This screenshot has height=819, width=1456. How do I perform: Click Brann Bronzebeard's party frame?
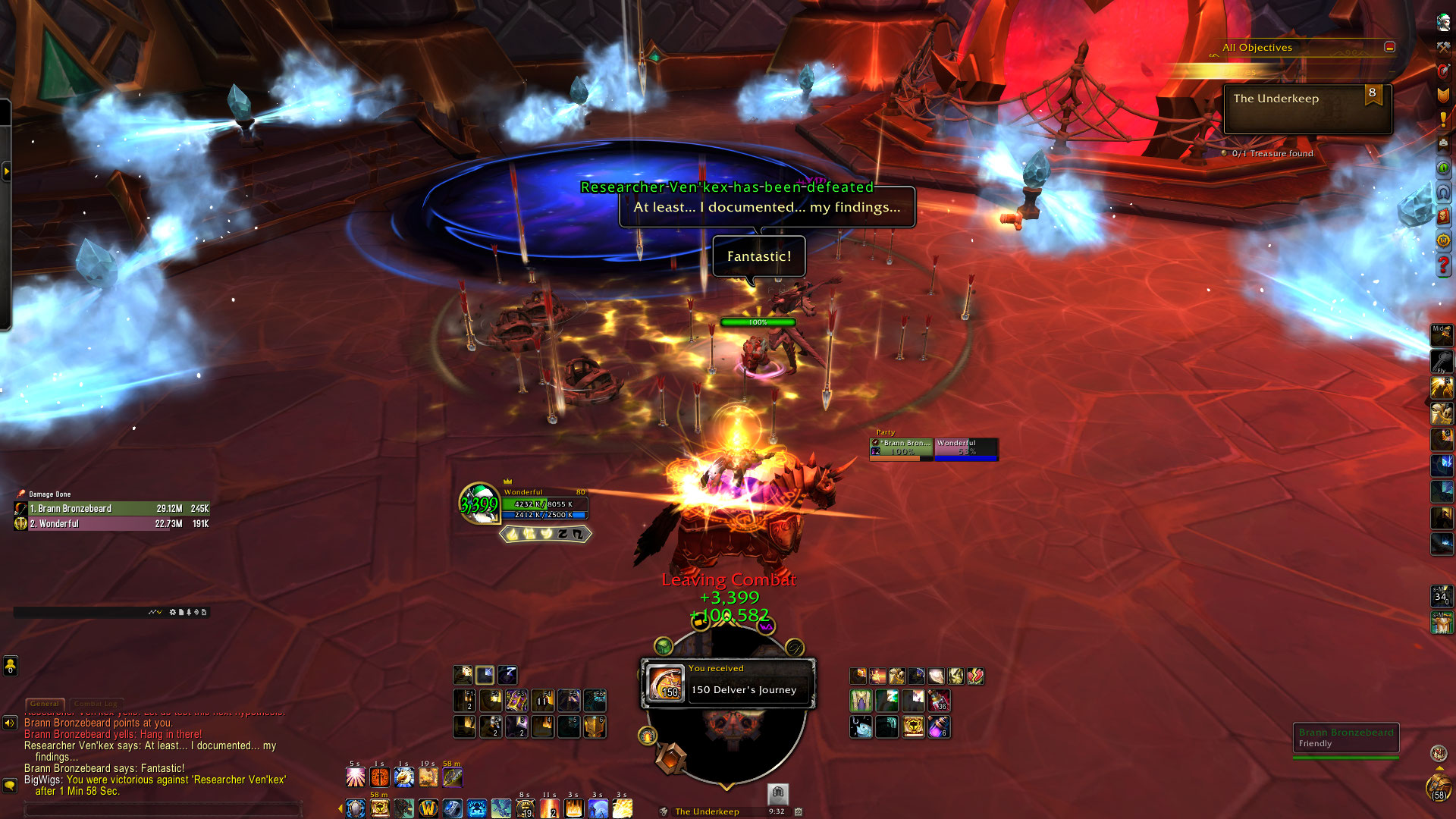tap(901, 448)
